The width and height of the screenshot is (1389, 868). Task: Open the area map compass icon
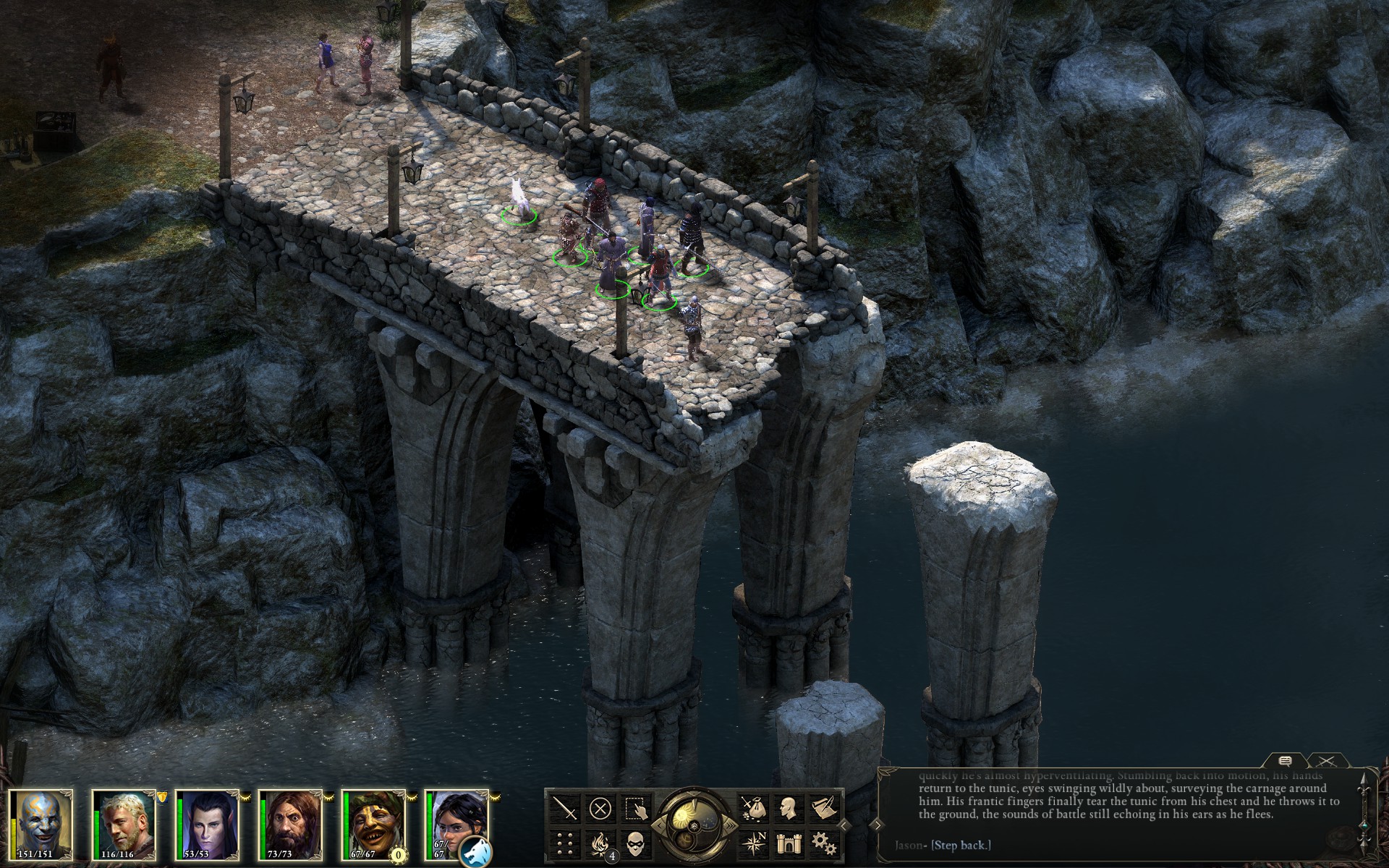coord(753,843)
